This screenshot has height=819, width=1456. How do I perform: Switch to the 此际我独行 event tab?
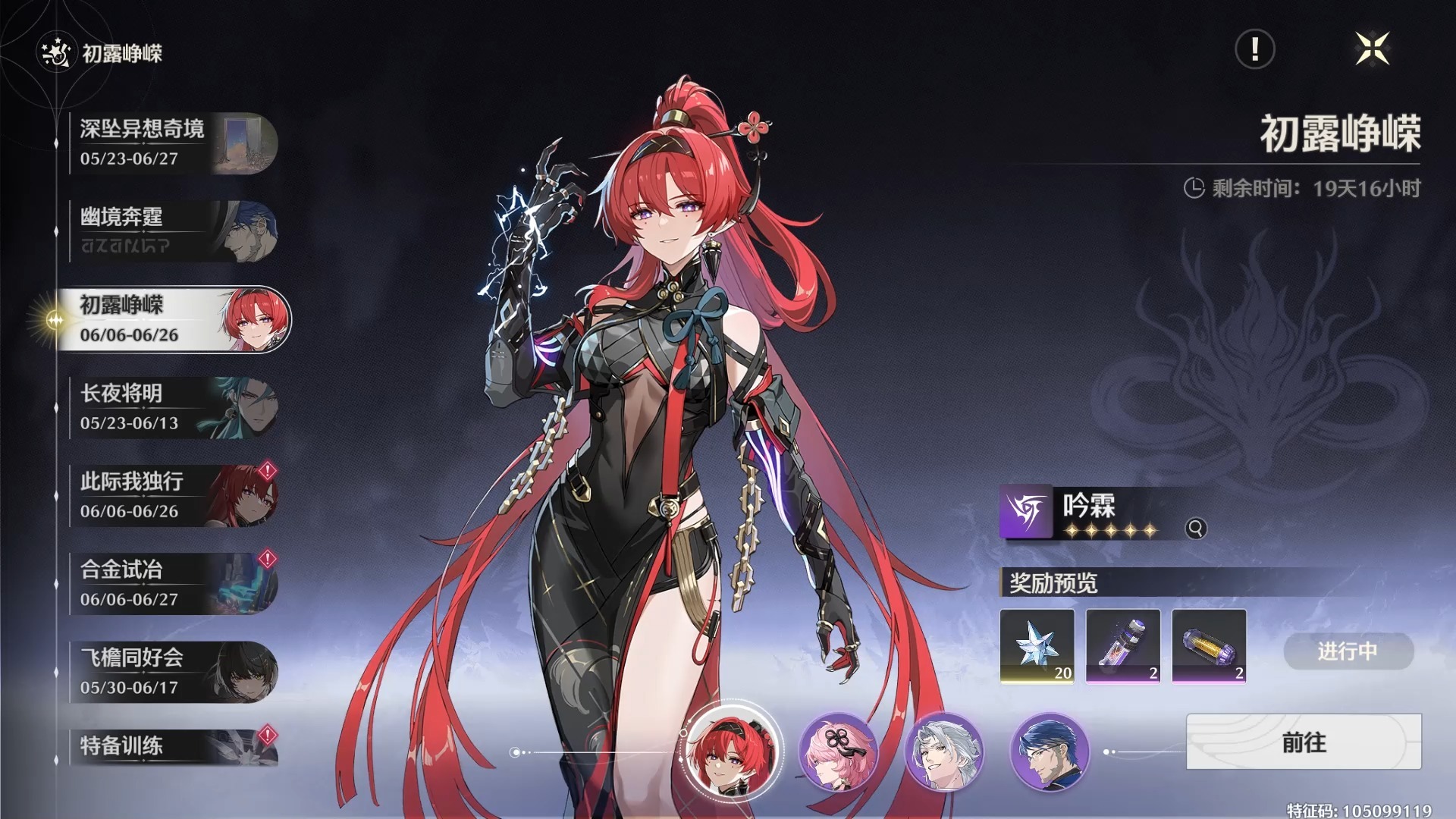pyautogui.click(x=173, y=496)
